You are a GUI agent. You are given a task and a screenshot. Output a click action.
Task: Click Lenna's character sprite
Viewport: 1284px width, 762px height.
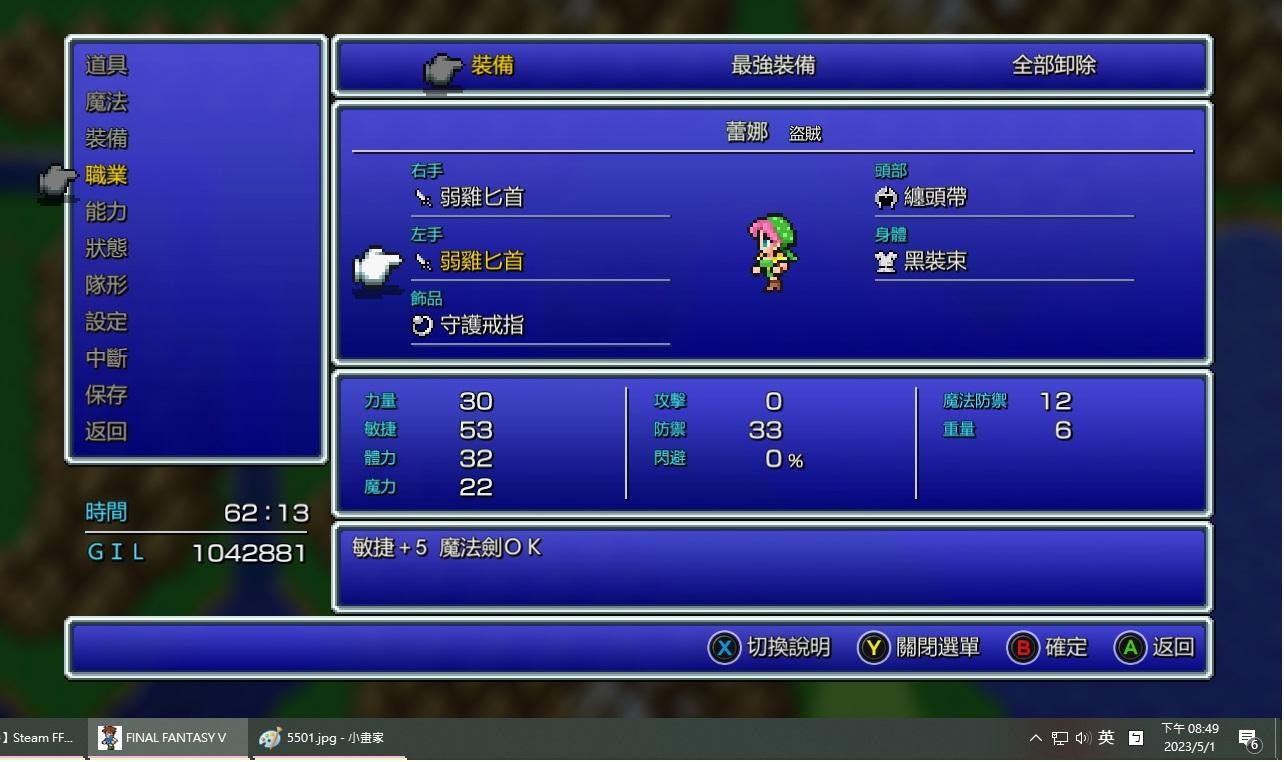pos(772,252)
